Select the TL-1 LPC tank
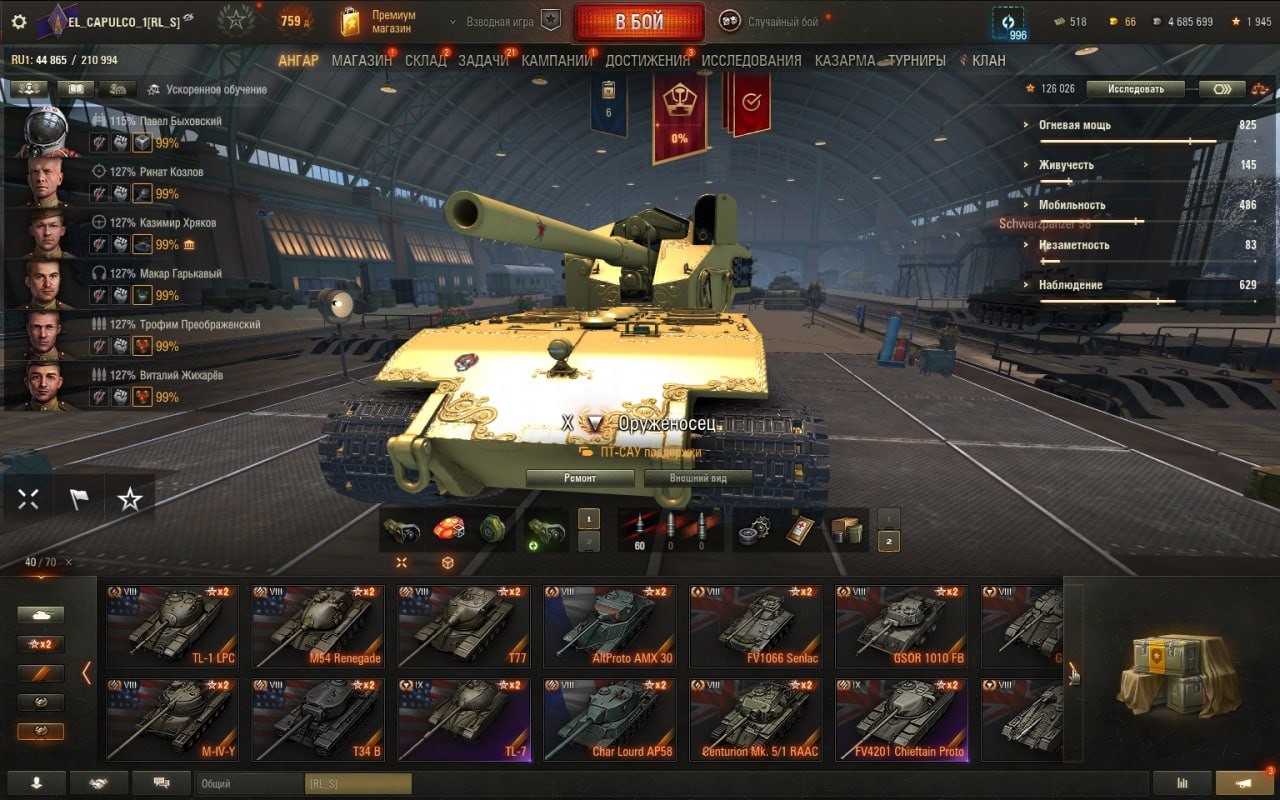The image size is (1280, 800). click(x=172, y=627)
